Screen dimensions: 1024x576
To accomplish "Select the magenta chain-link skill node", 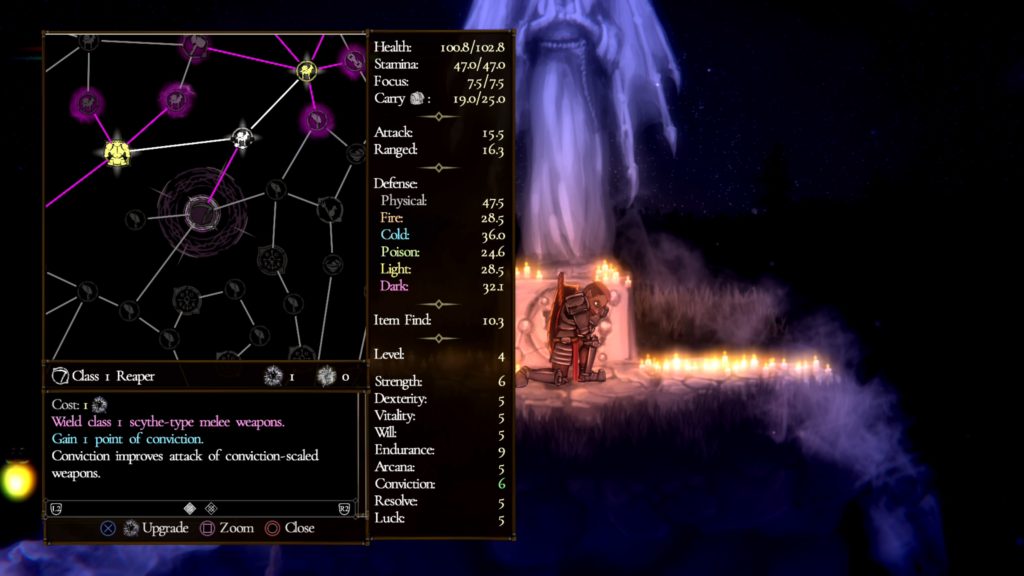I will pos(353,60).
